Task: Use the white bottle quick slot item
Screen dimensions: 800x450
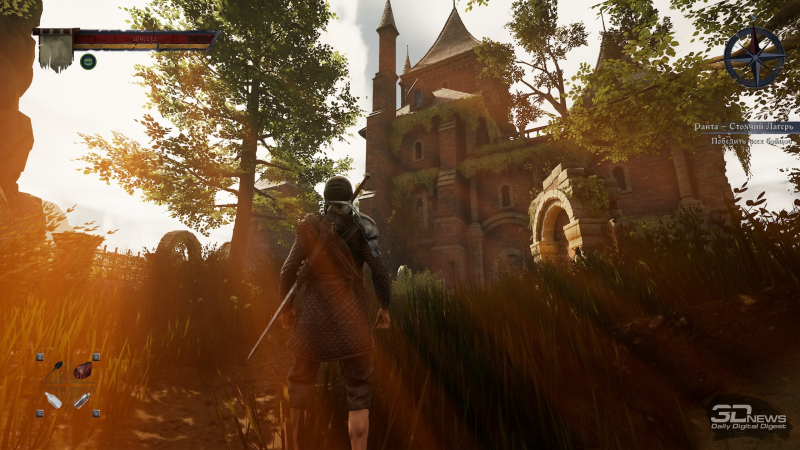Action: 54,400
